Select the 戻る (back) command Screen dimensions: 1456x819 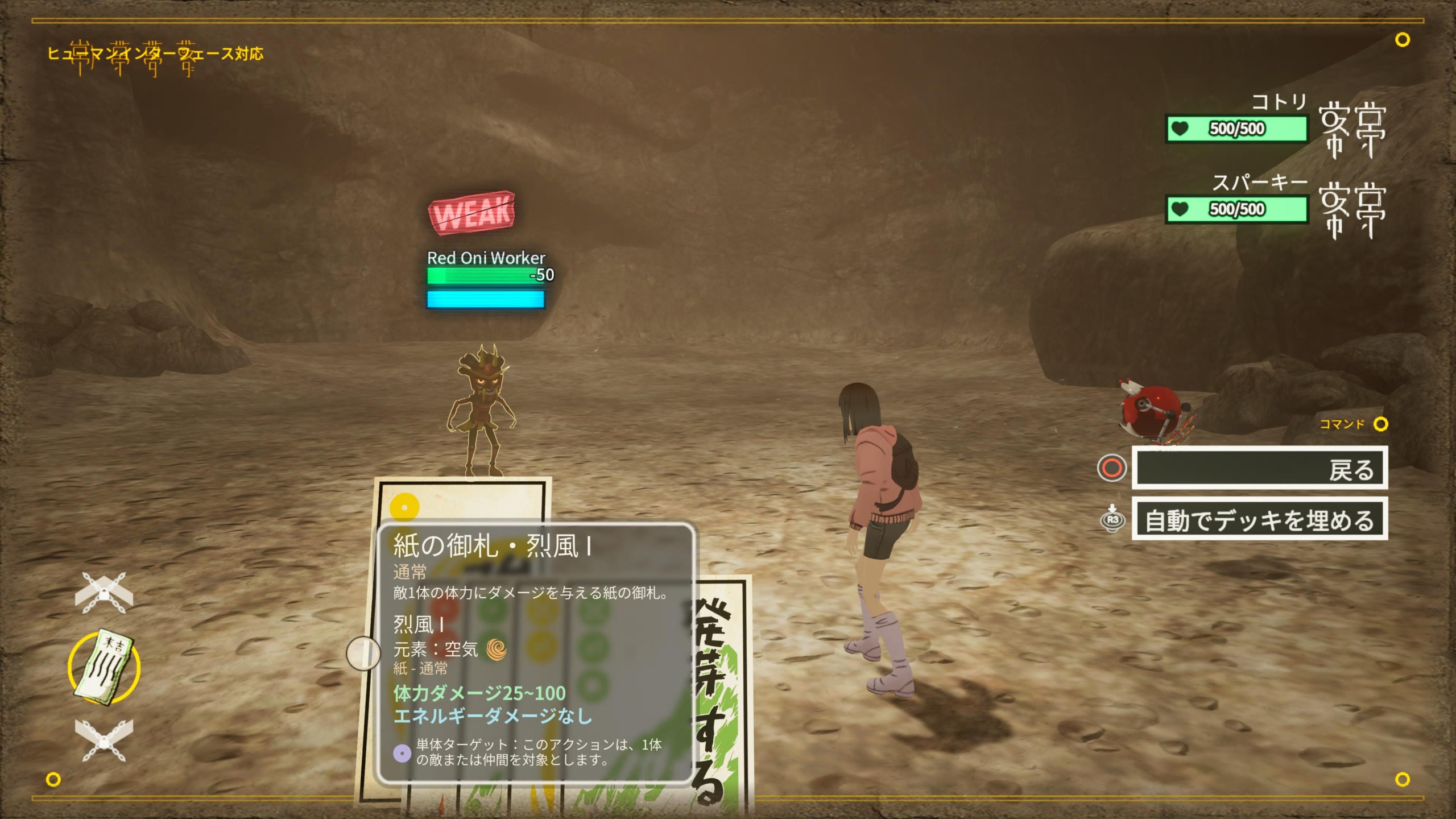[x=1259, y=468]
